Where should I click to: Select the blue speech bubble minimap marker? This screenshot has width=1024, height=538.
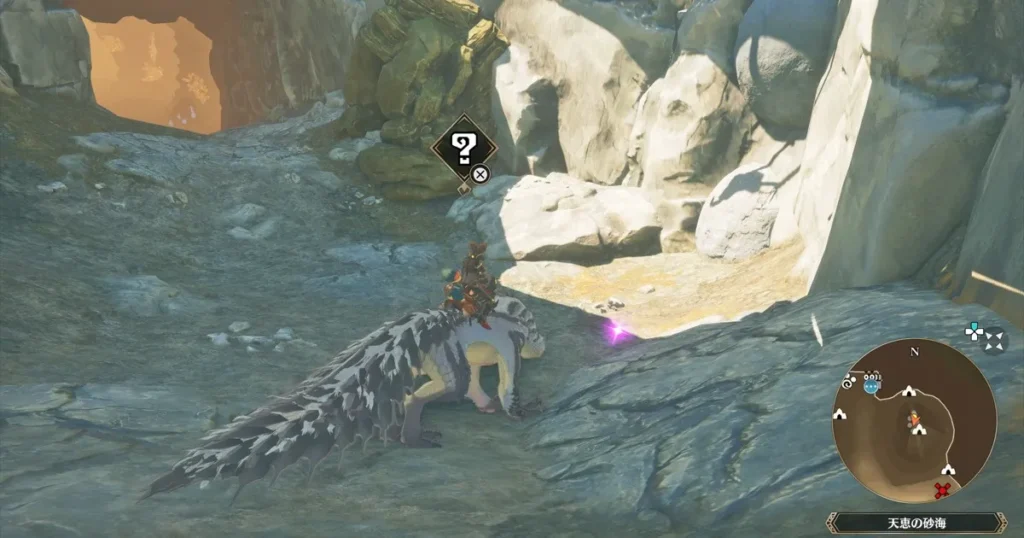tap(872, 385)
